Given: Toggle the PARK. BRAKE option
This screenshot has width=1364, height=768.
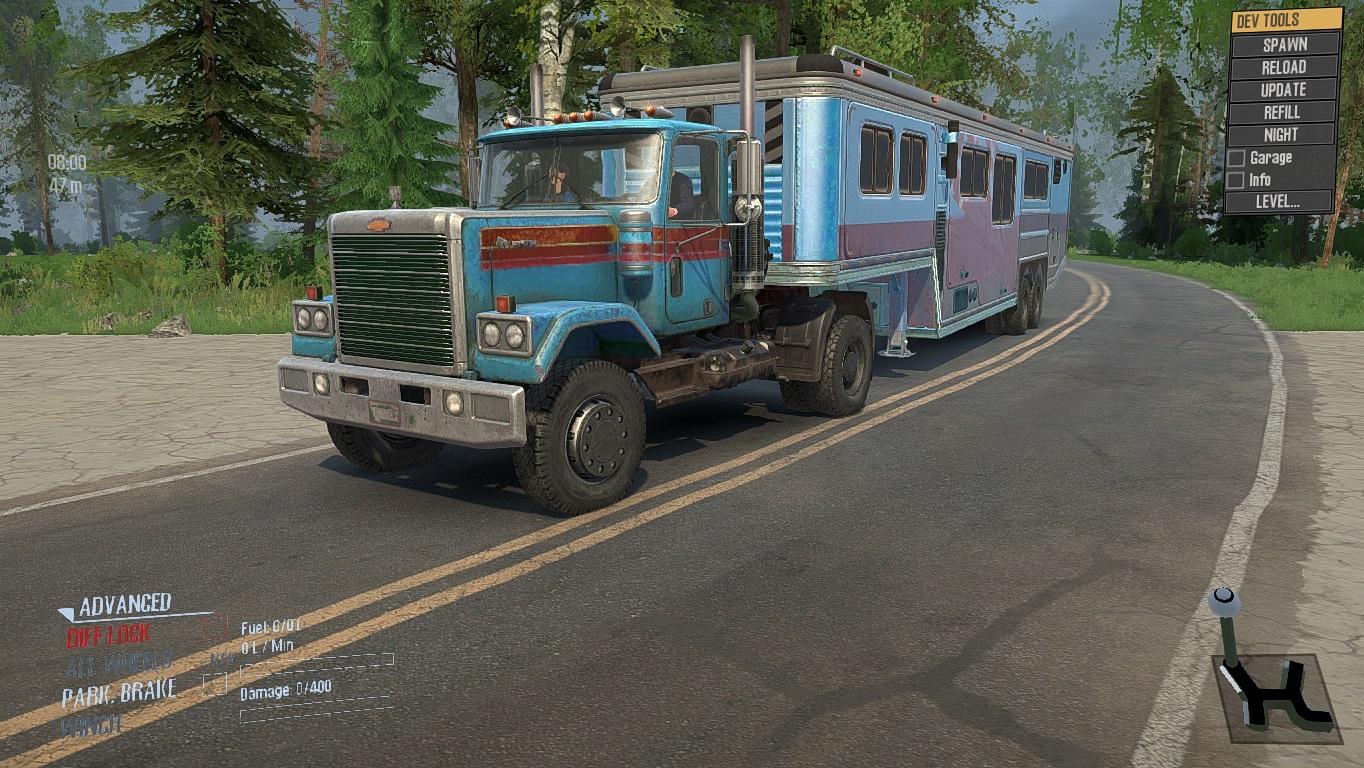Looking at the screenshot, I should point(119,692).
